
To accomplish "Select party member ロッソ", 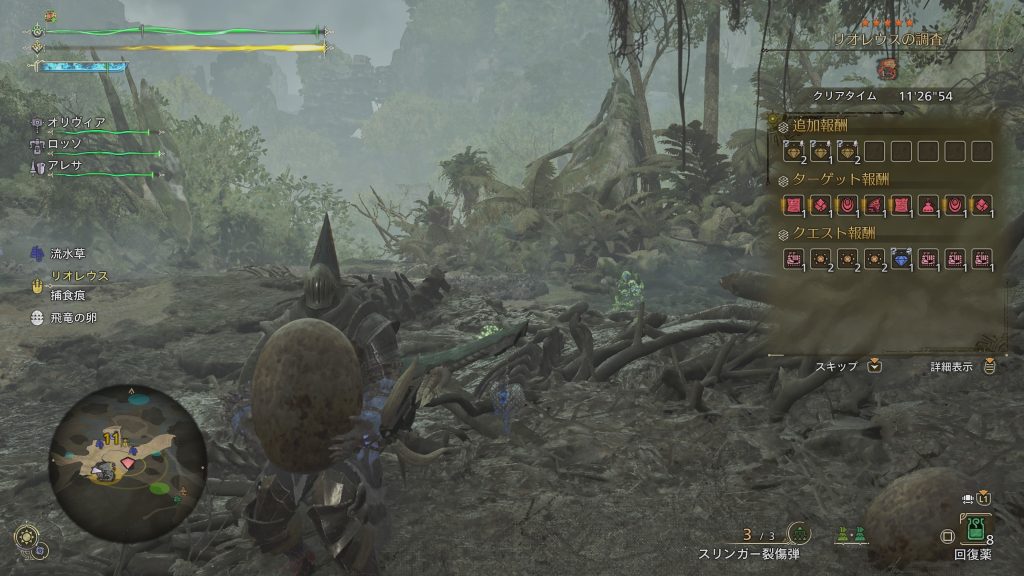I will tap(67, 144).
